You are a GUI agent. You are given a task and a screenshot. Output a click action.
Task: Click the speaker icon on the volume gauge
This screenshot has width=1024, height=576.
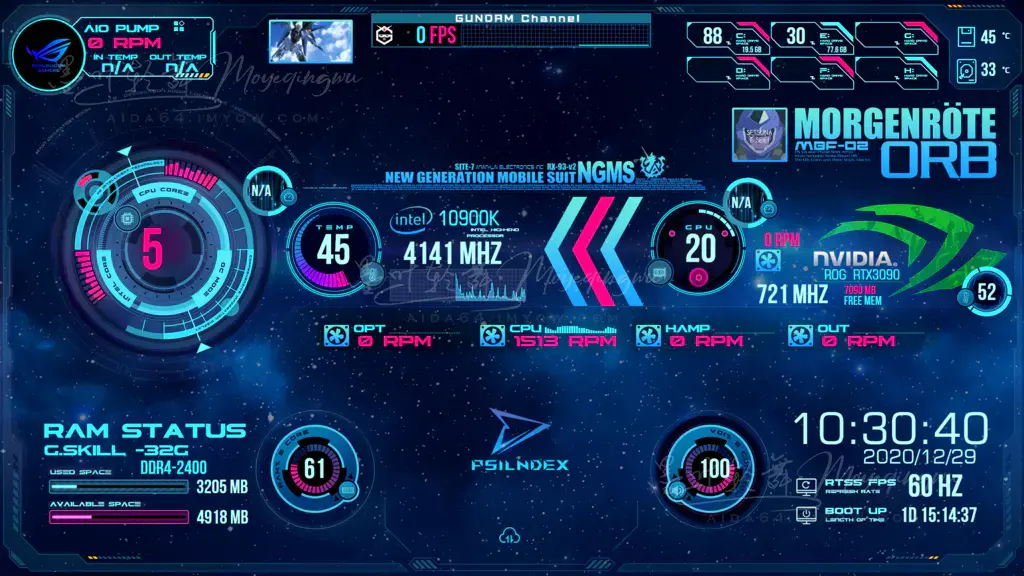[676, 490]
